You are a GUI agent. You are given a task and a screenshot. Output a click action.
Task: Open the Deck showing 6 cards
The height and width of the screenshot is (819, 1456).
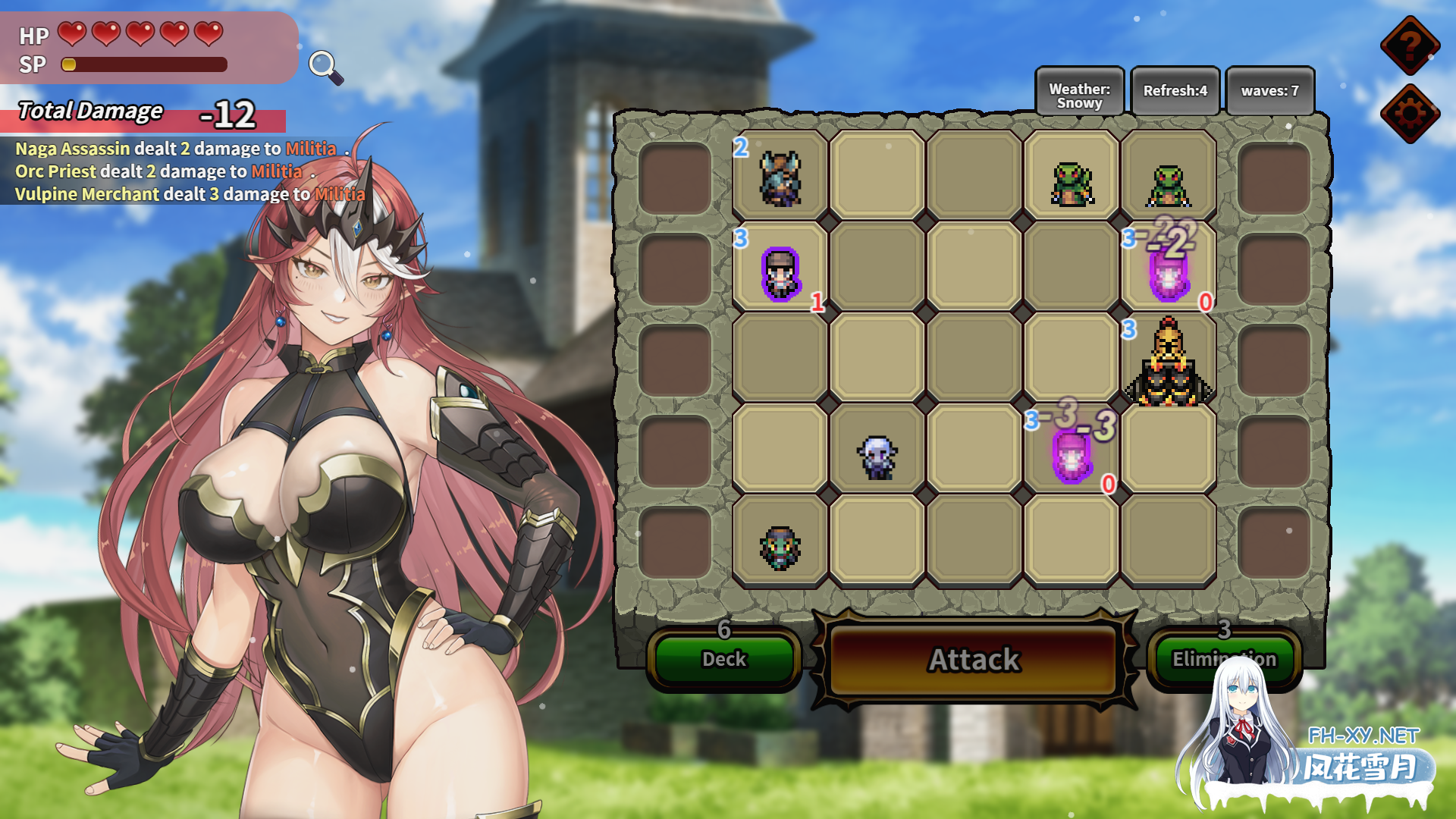click(721, 659)
